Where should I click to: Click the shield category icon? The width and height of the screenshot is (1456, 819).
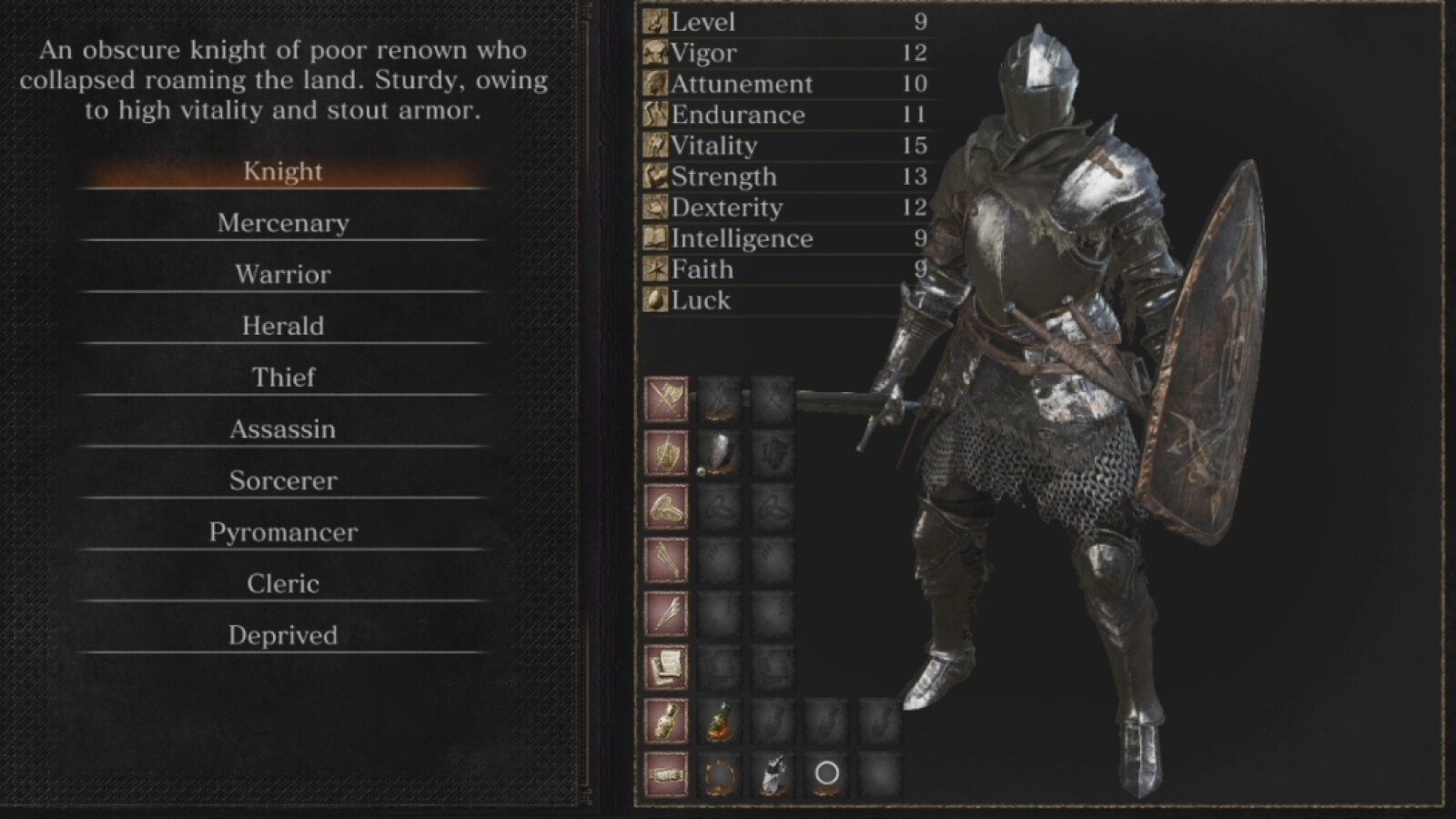pos(666,453)
